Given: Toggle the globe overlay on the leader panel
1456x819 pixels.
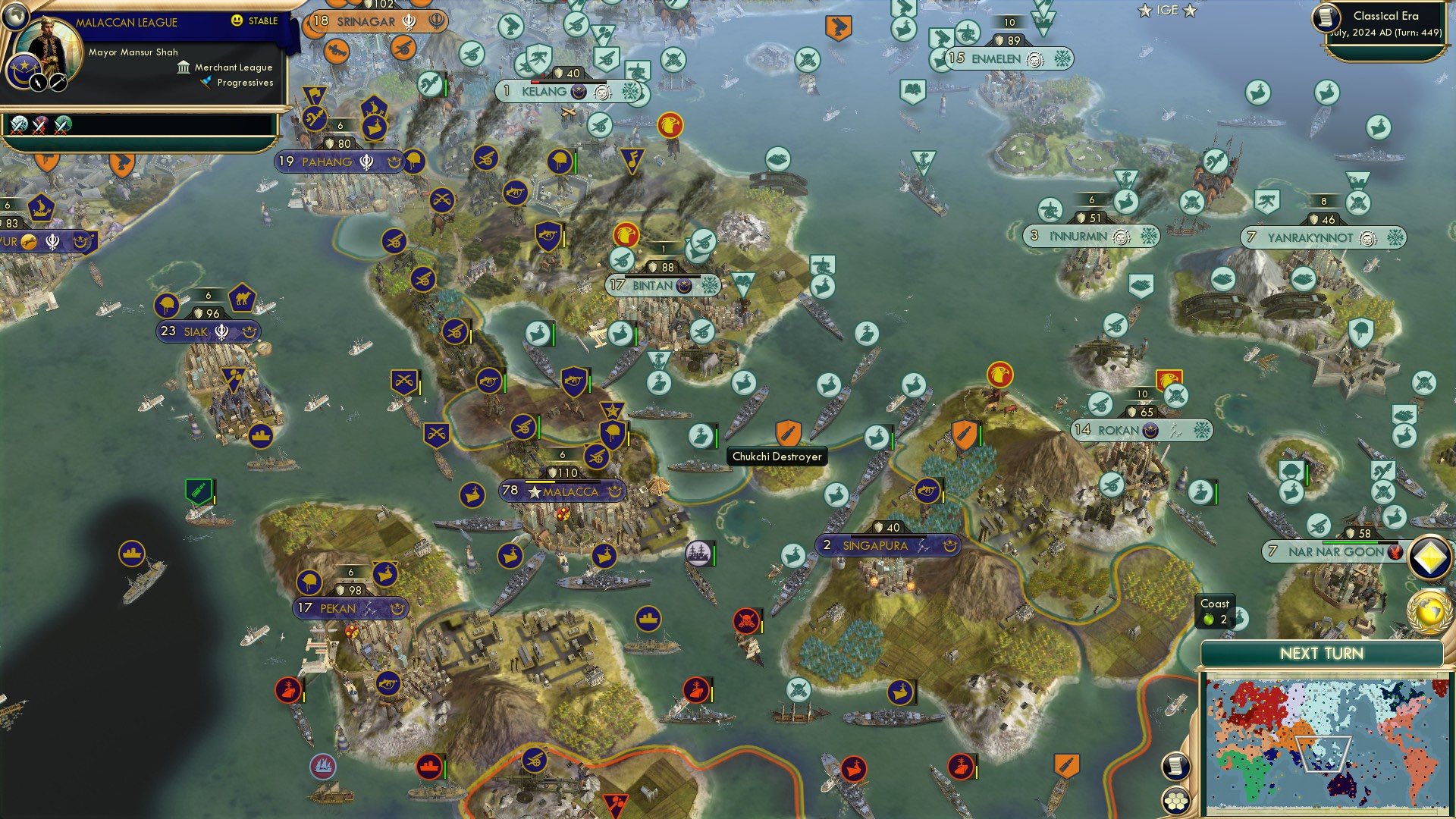Looking at the screenshot, I should [x=17, y=17].
